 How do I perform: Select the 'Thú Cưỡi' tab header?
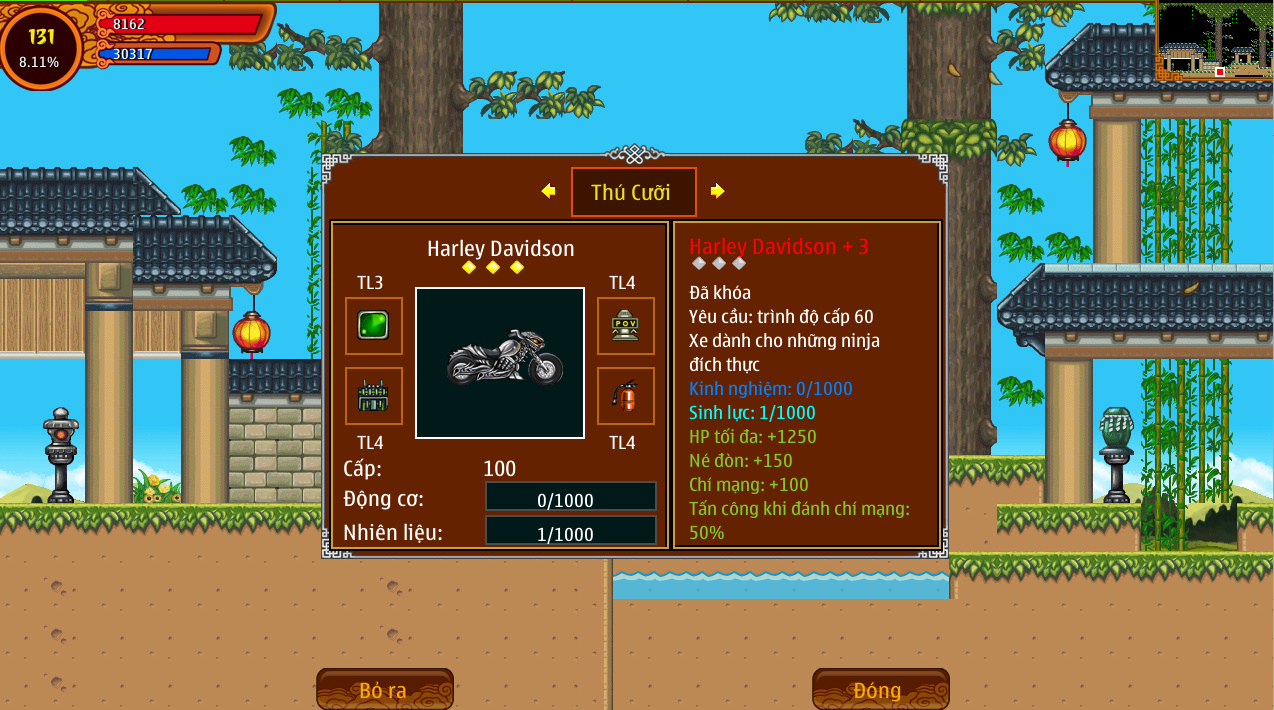[x=633, y=192]
